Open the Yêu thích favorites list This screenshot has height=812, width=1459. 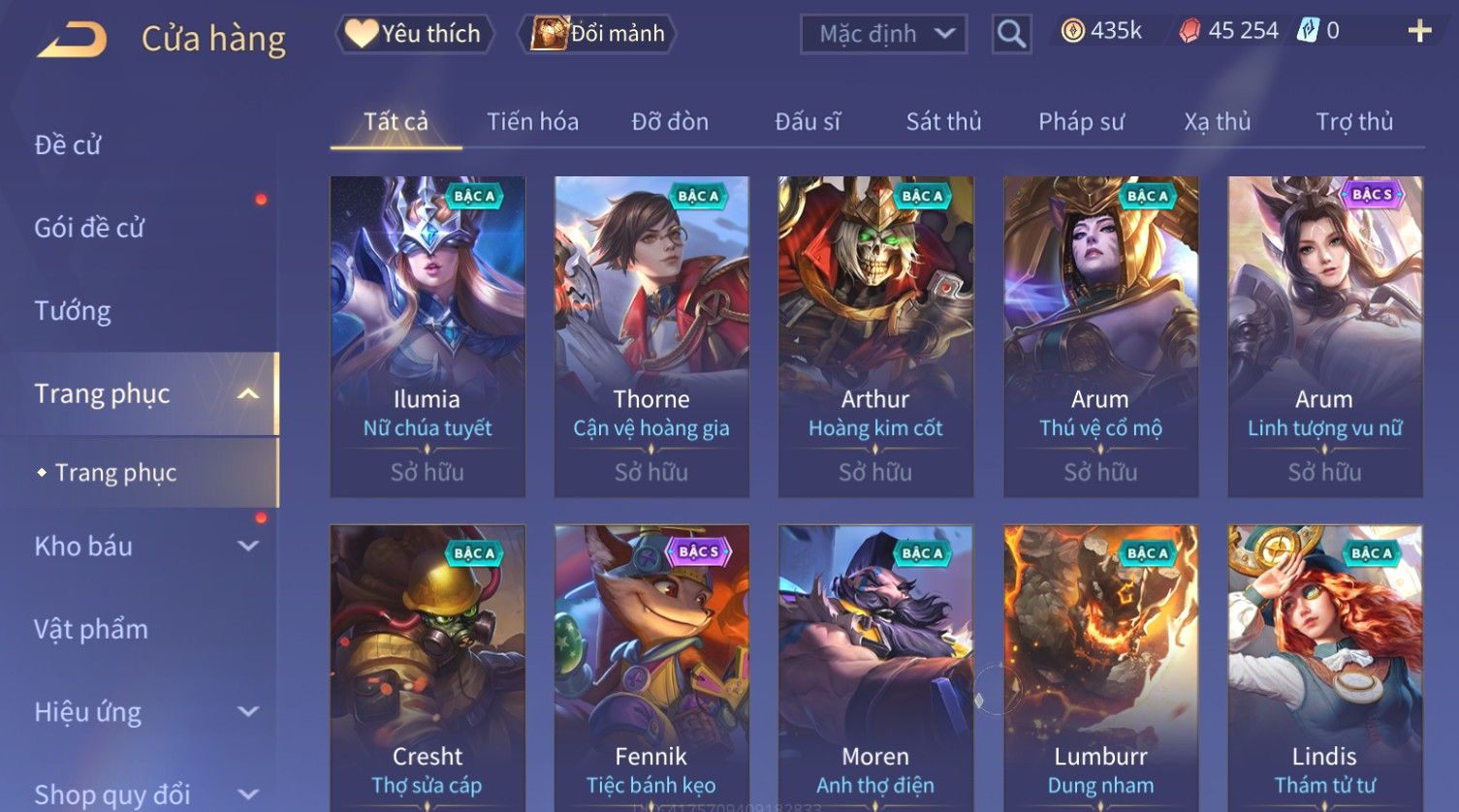415,34
